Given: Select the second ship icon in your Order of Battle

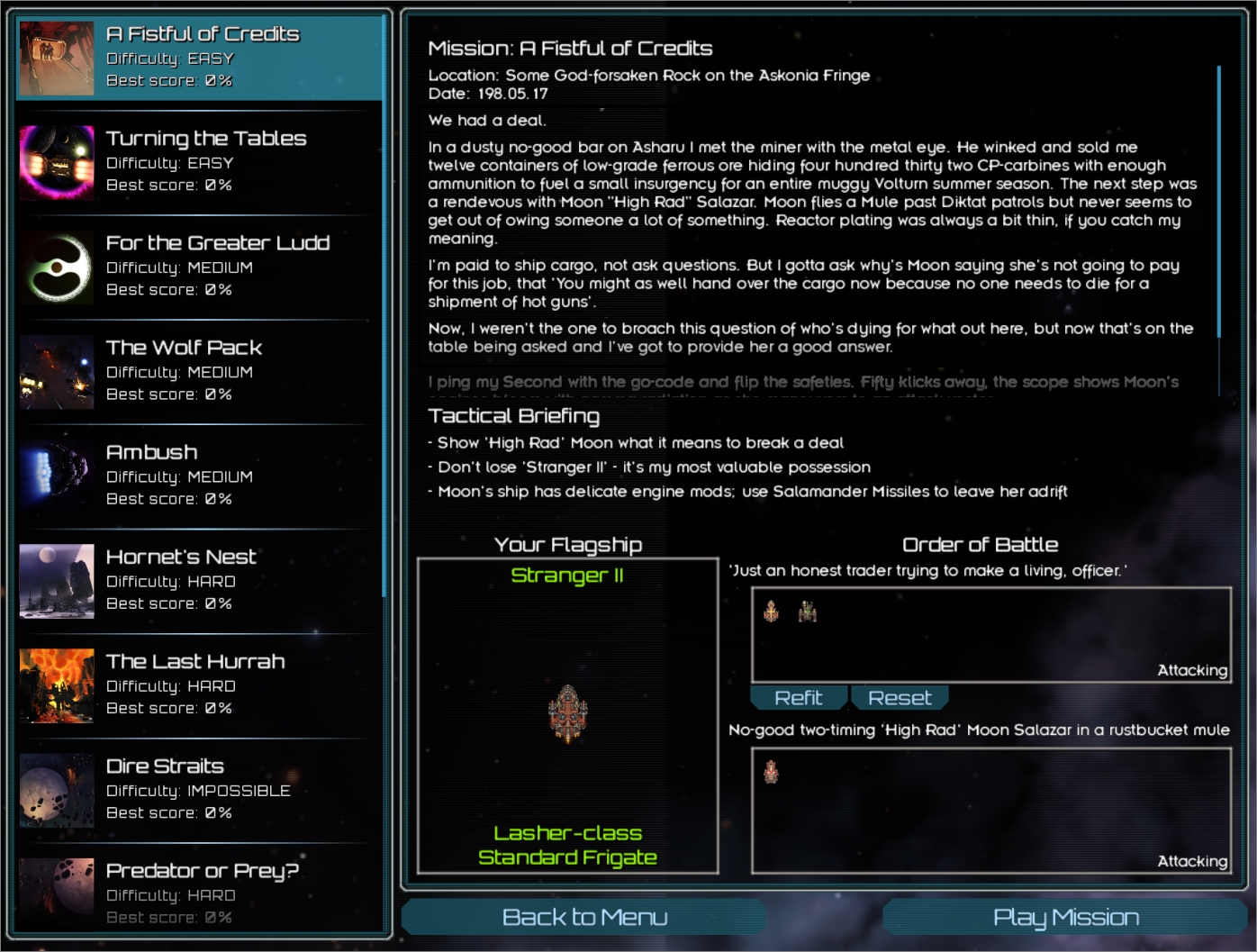Looking at the screenshot, I should click(x=808, y=612).
